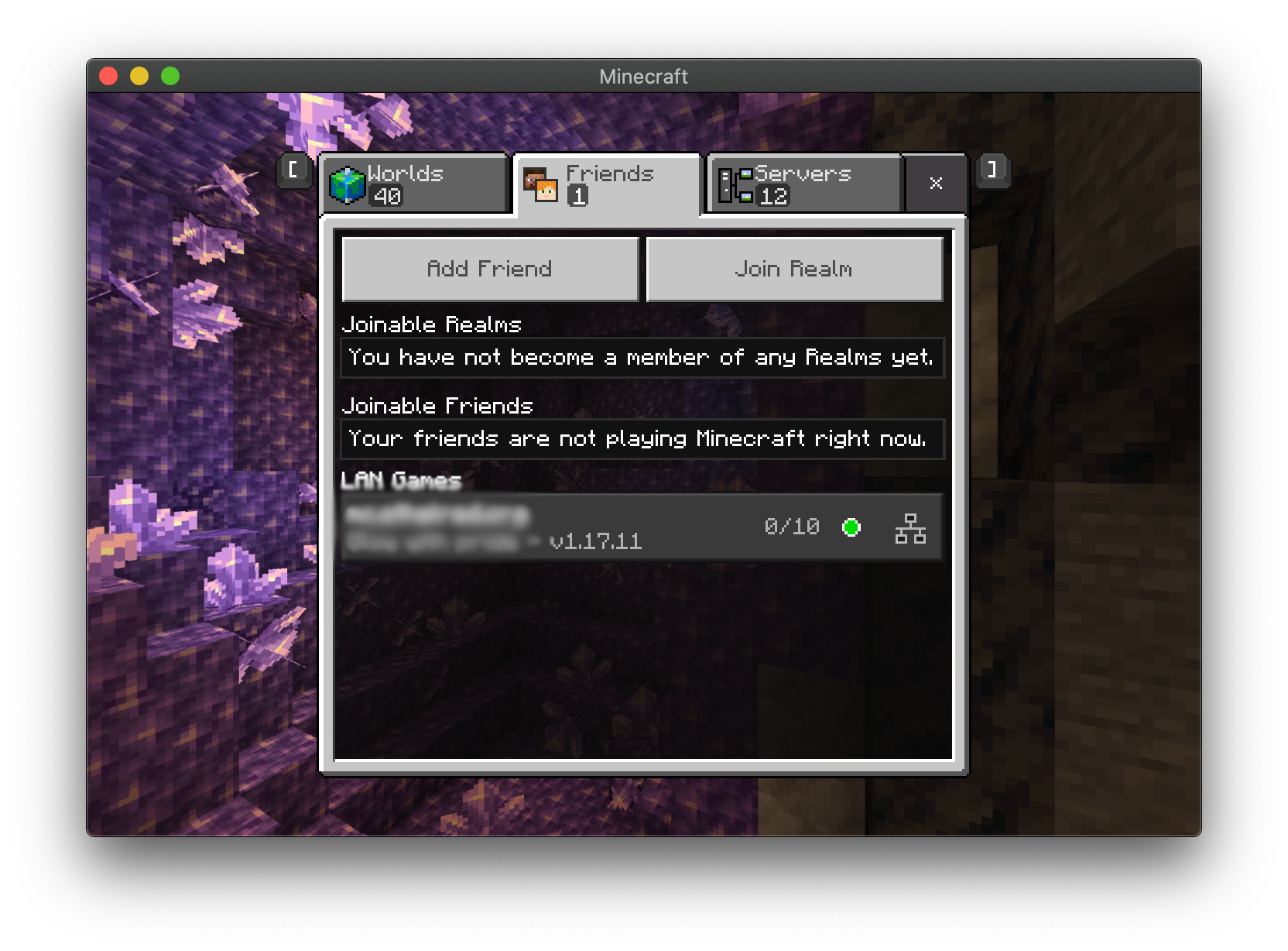Click the Add Friend button

(x=490, y=269)
